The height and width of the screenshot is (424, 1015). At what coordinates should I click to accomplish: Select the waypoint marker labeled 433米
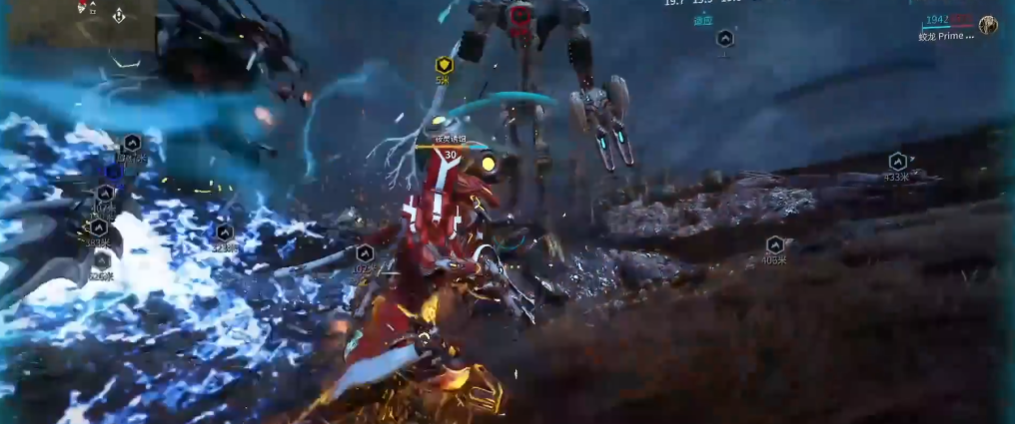click(897, 162)
